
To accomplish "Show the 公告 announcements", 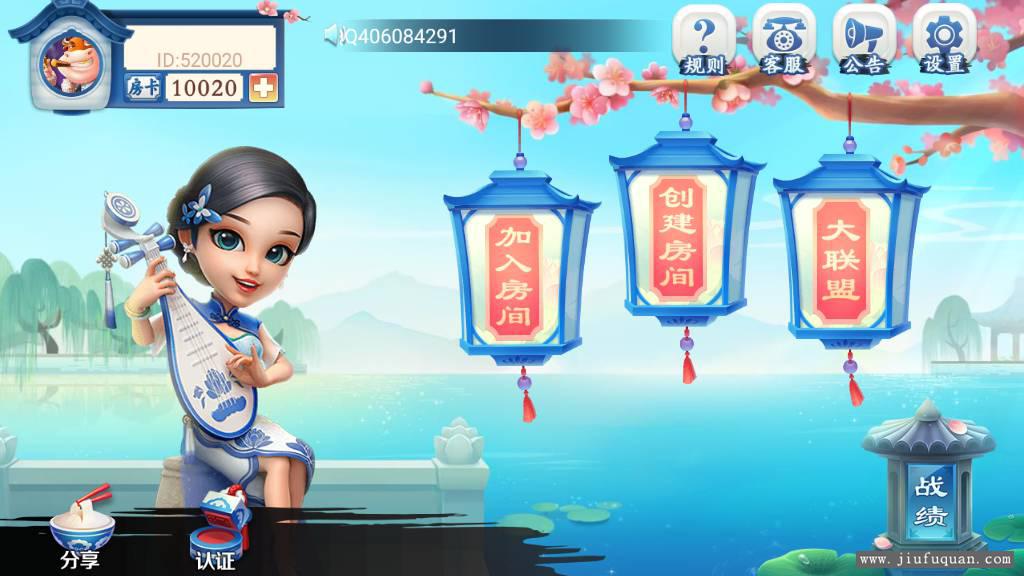I will (x=863, y=40).
